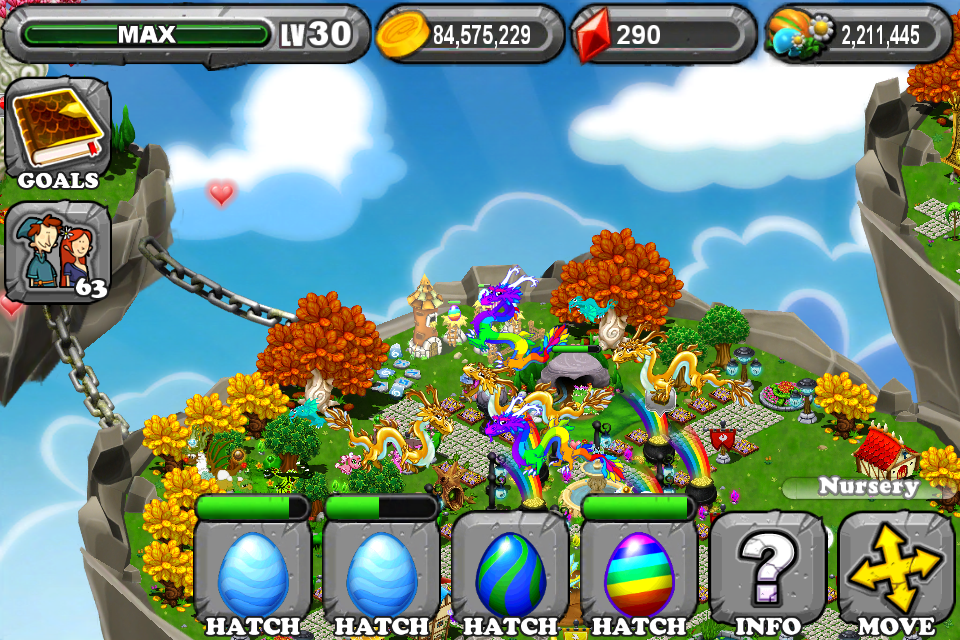Image resolution: width=960 pixels, height=640 pixels.
Task: Hatch the blue and green swirled egg
Action: pos(510,574)
